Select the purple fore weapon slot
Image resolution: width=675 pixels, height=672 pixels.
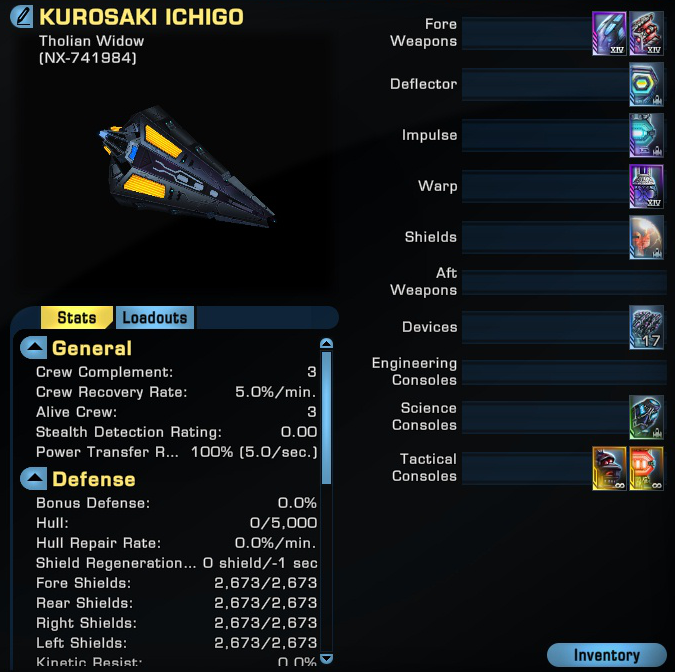[x=610, y=33]
